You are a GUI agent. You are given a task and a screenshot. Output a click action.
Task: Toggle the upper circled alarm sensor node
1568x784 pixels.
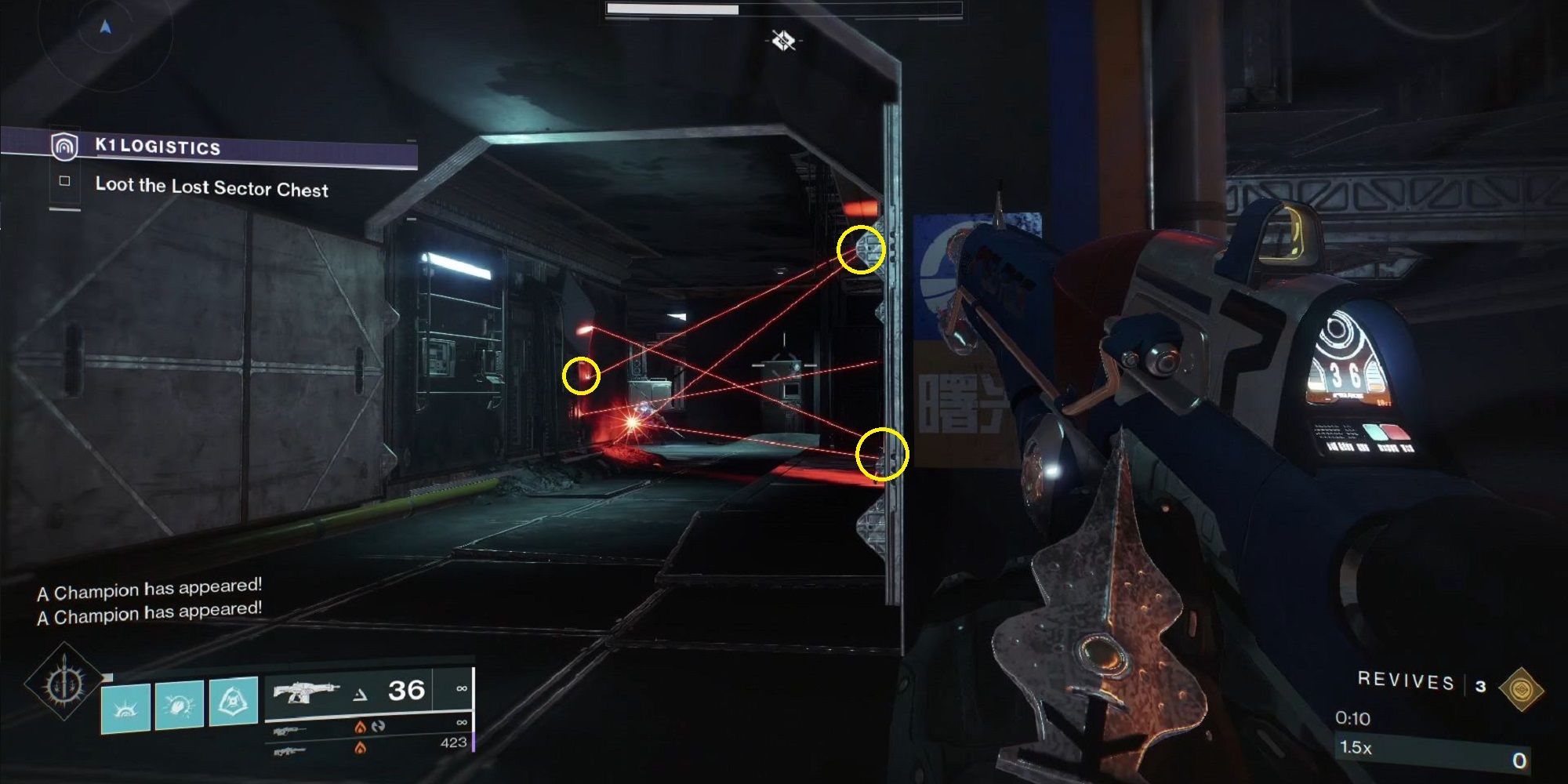click(860, 250)
